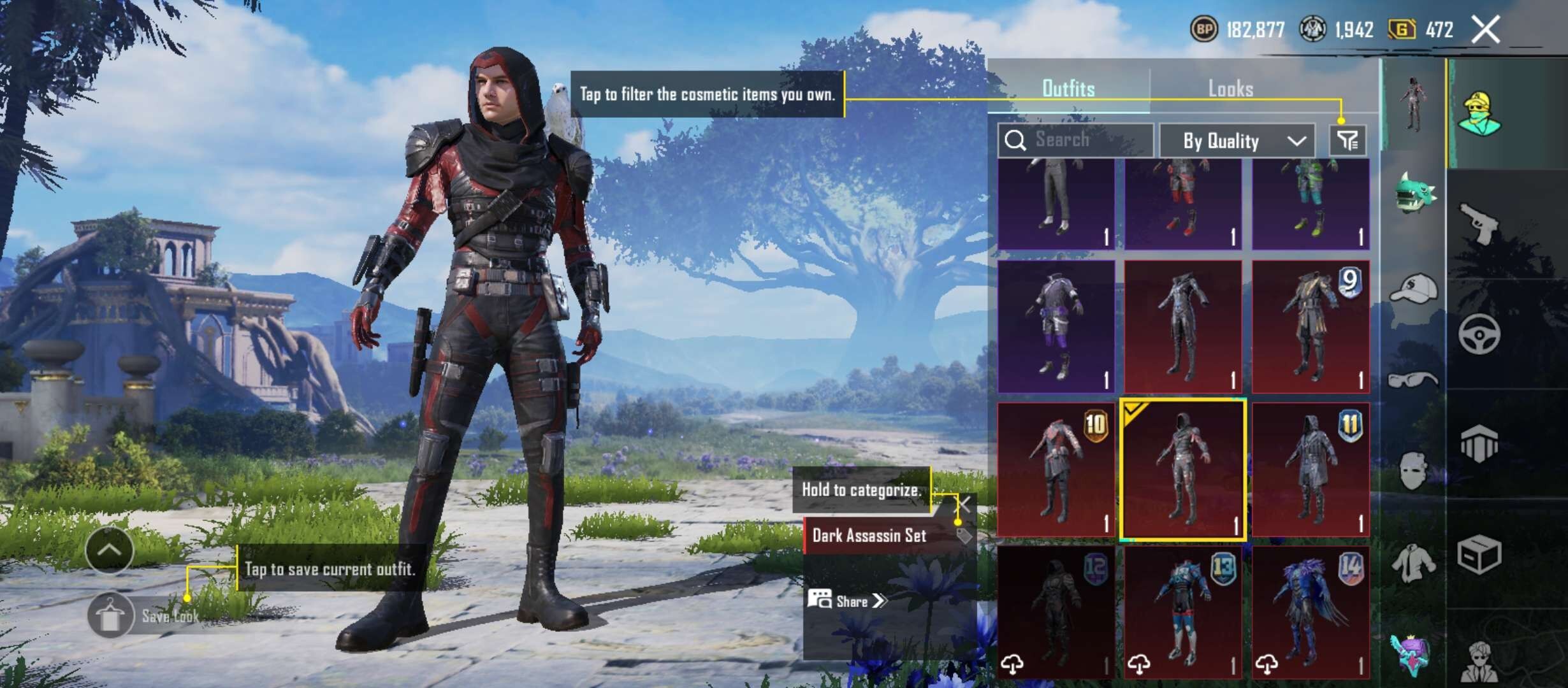Expand the up-arrow circle button
The width and height of the screenshot is (1568, 688).
[109, 550]
